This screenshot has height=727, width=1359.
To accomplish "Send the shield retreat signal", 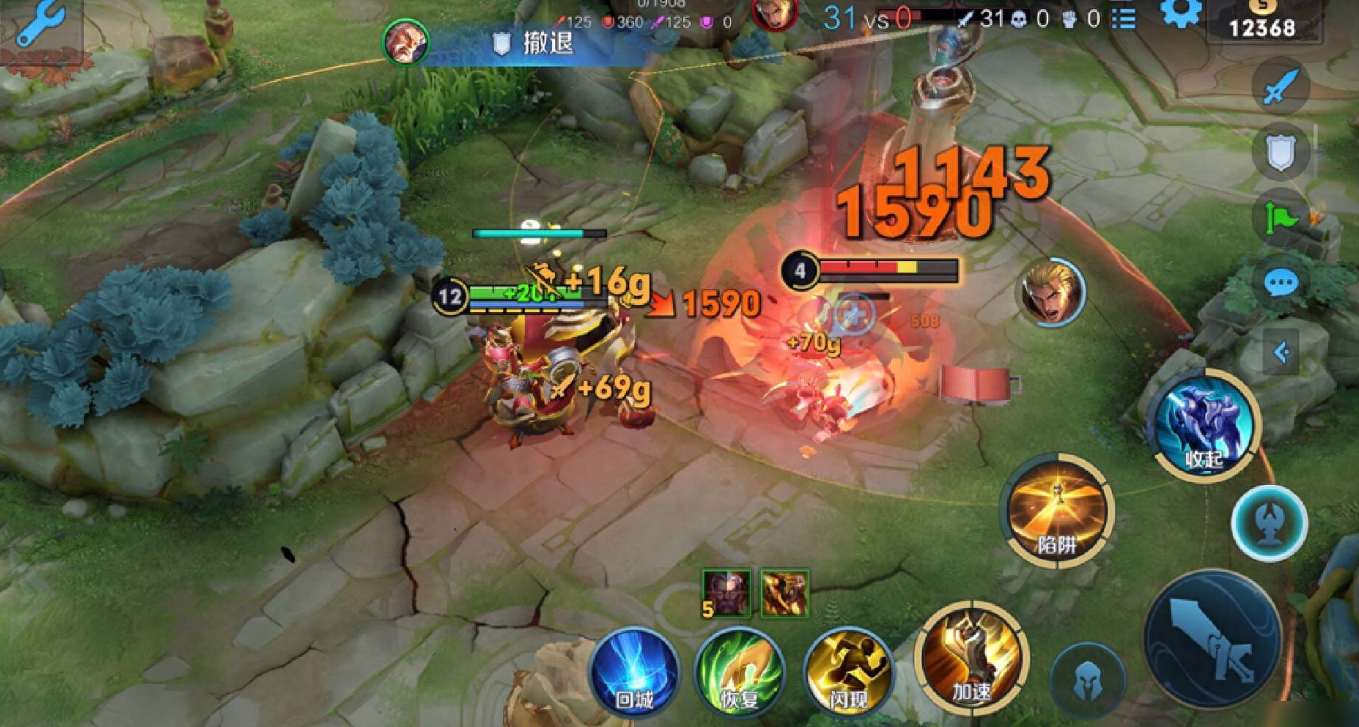I will tap(1280, 152).
